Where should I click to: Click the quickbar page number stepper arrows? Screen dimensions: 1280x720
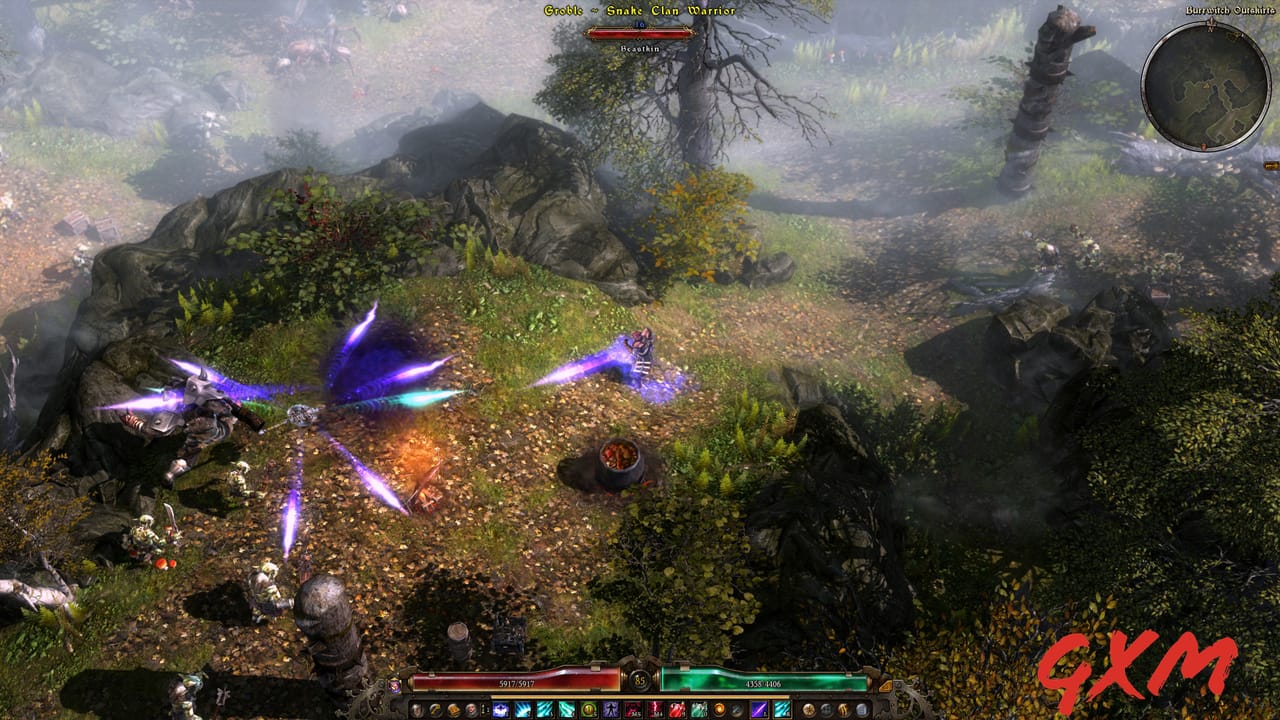pos(484,707)
